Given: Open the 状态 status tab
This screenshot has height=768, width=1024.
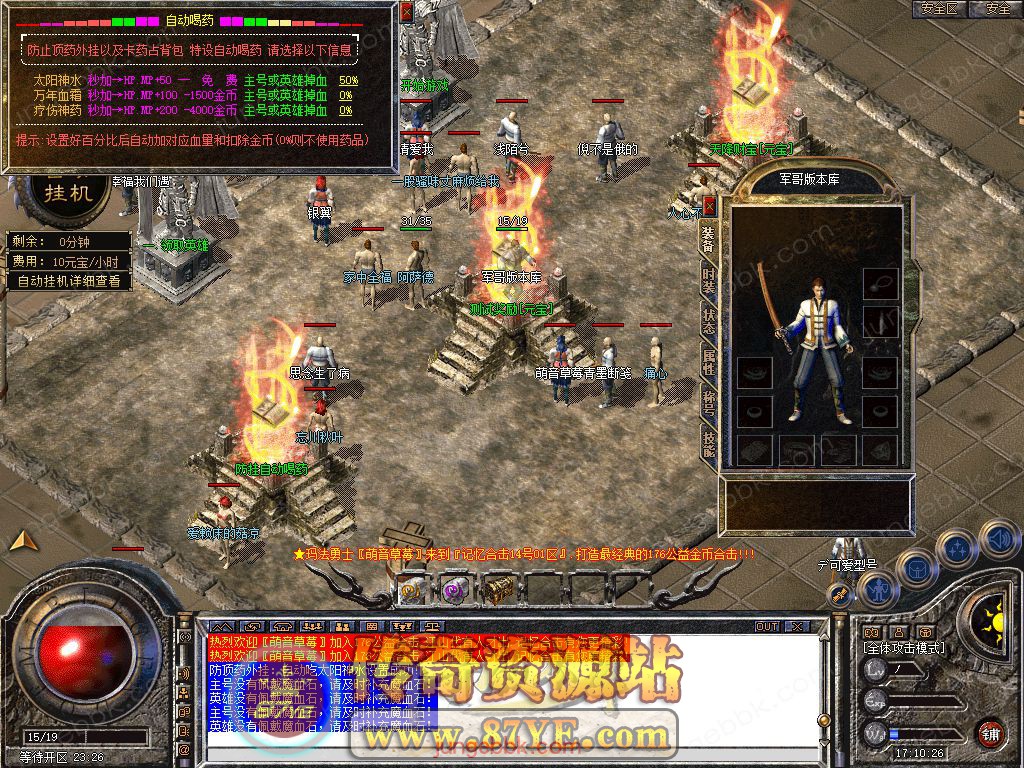Looking at the screenshot, I should 709,321.
